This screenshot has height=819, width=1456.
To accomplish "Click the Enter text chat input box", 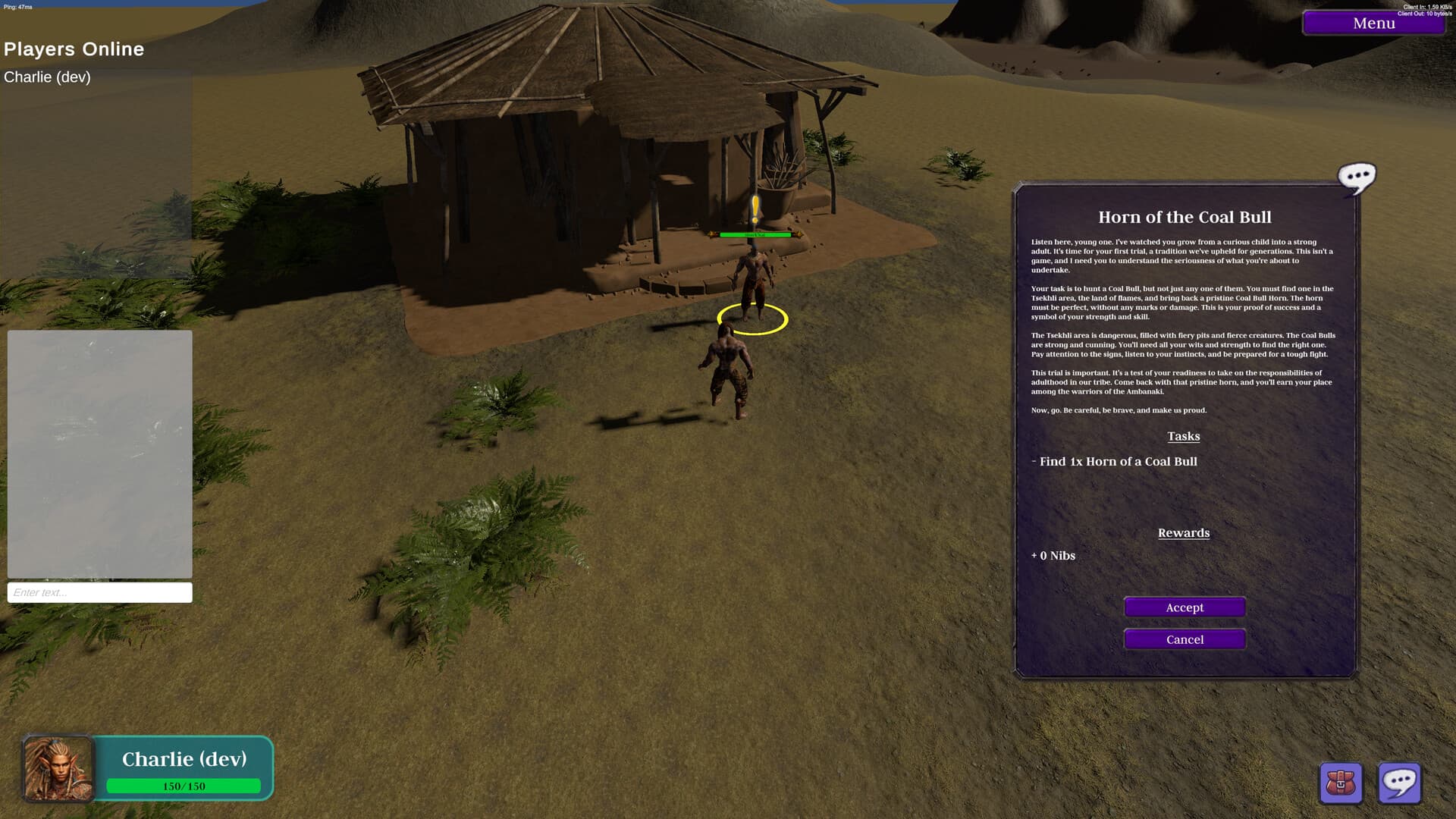I will coord(99,591).
